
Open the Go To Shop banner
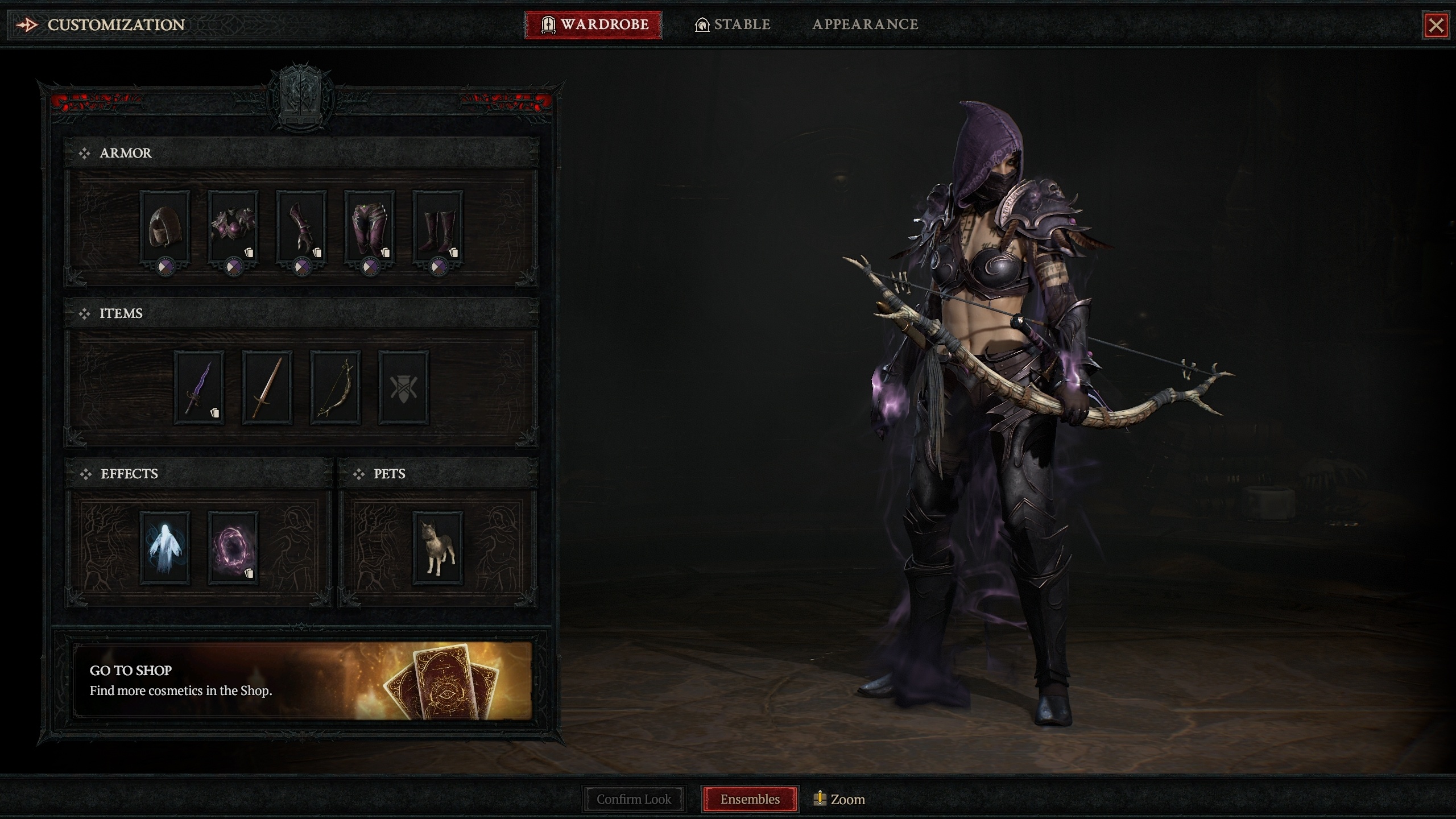[x=302, y=680]
